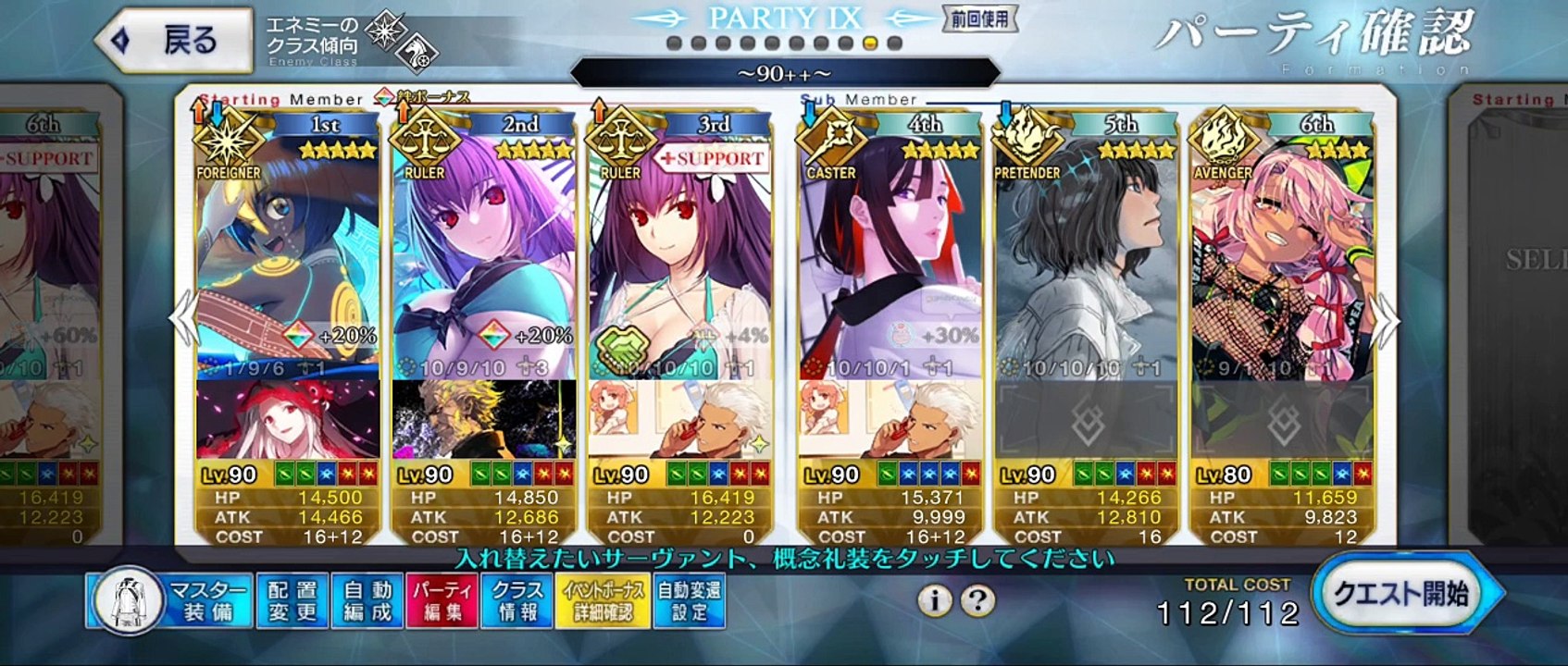This screenshot has height=666, width=1568.
Task: Click the round info 'i' icon
Action: (x=935, y=601)
